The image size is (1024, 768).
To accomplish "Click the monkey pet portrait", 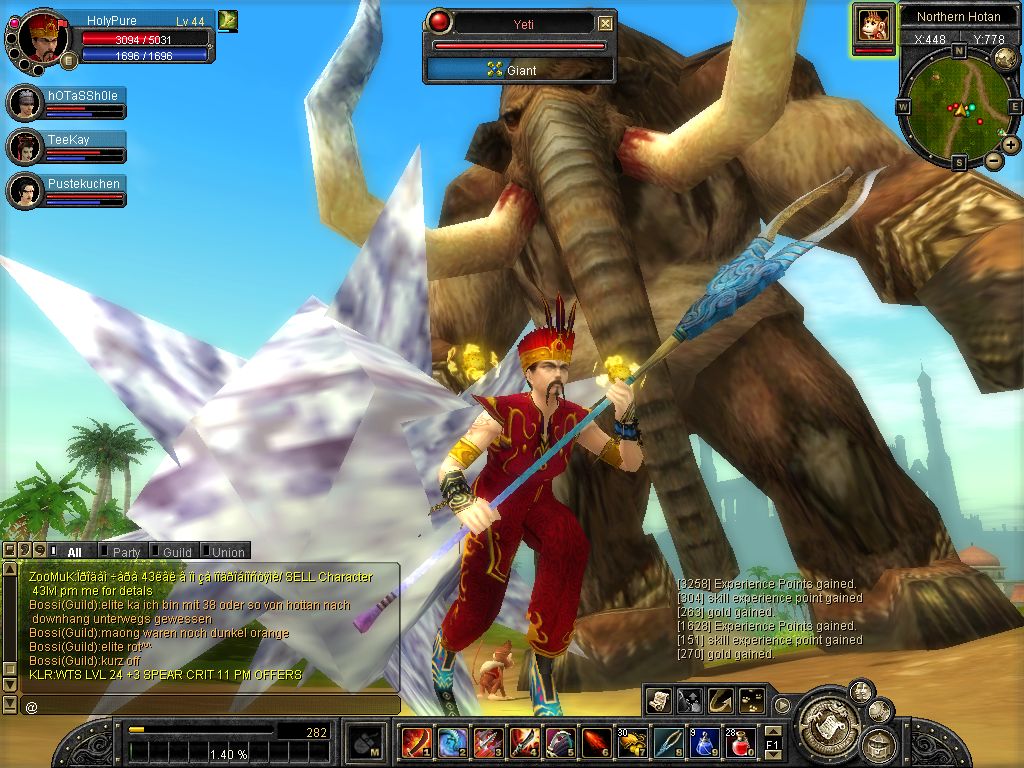I will [874, 25].
